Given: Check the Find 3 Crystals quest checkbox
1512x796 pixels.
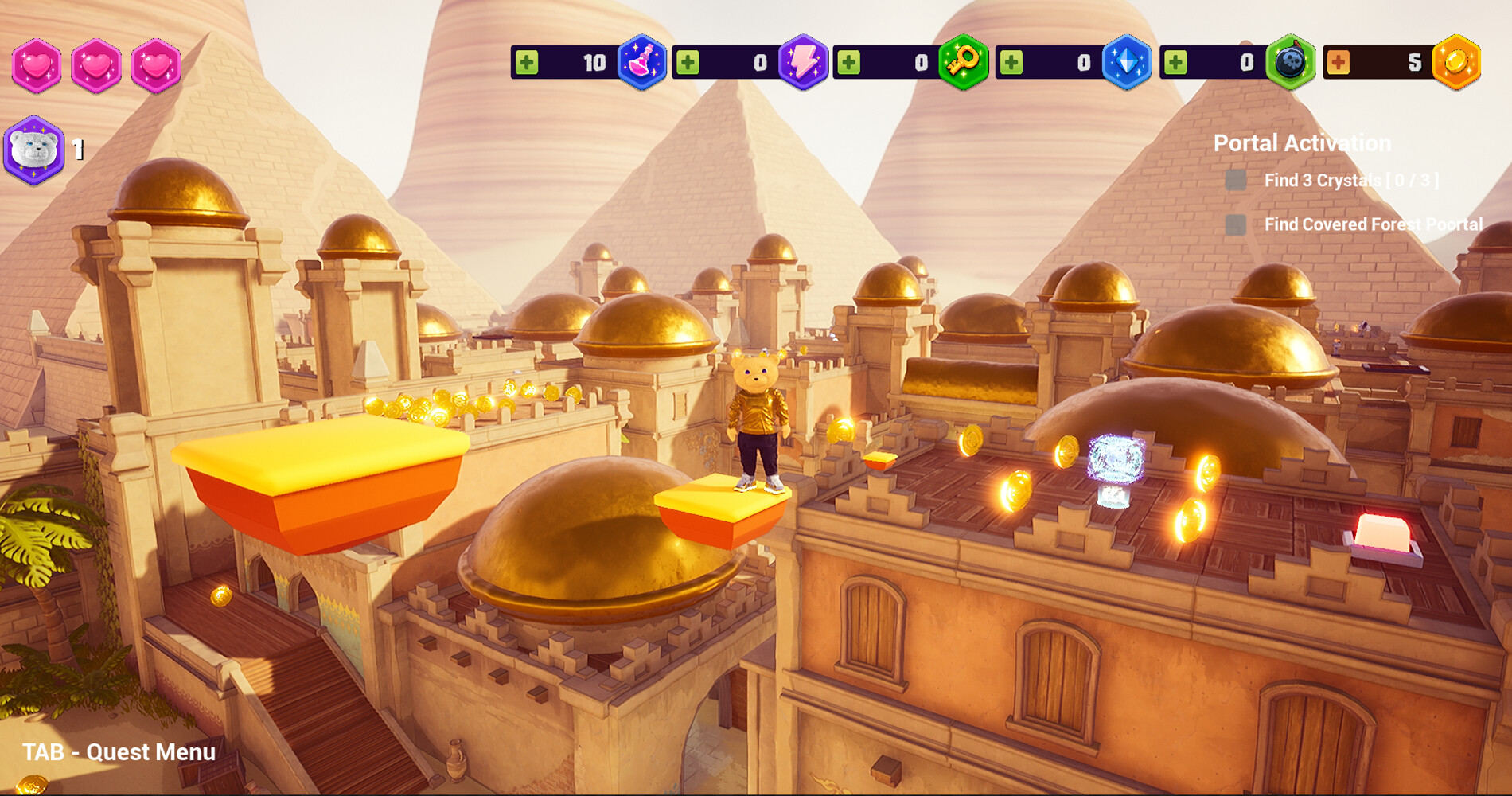Looking at the screenshot, I should coord(1234,181).
